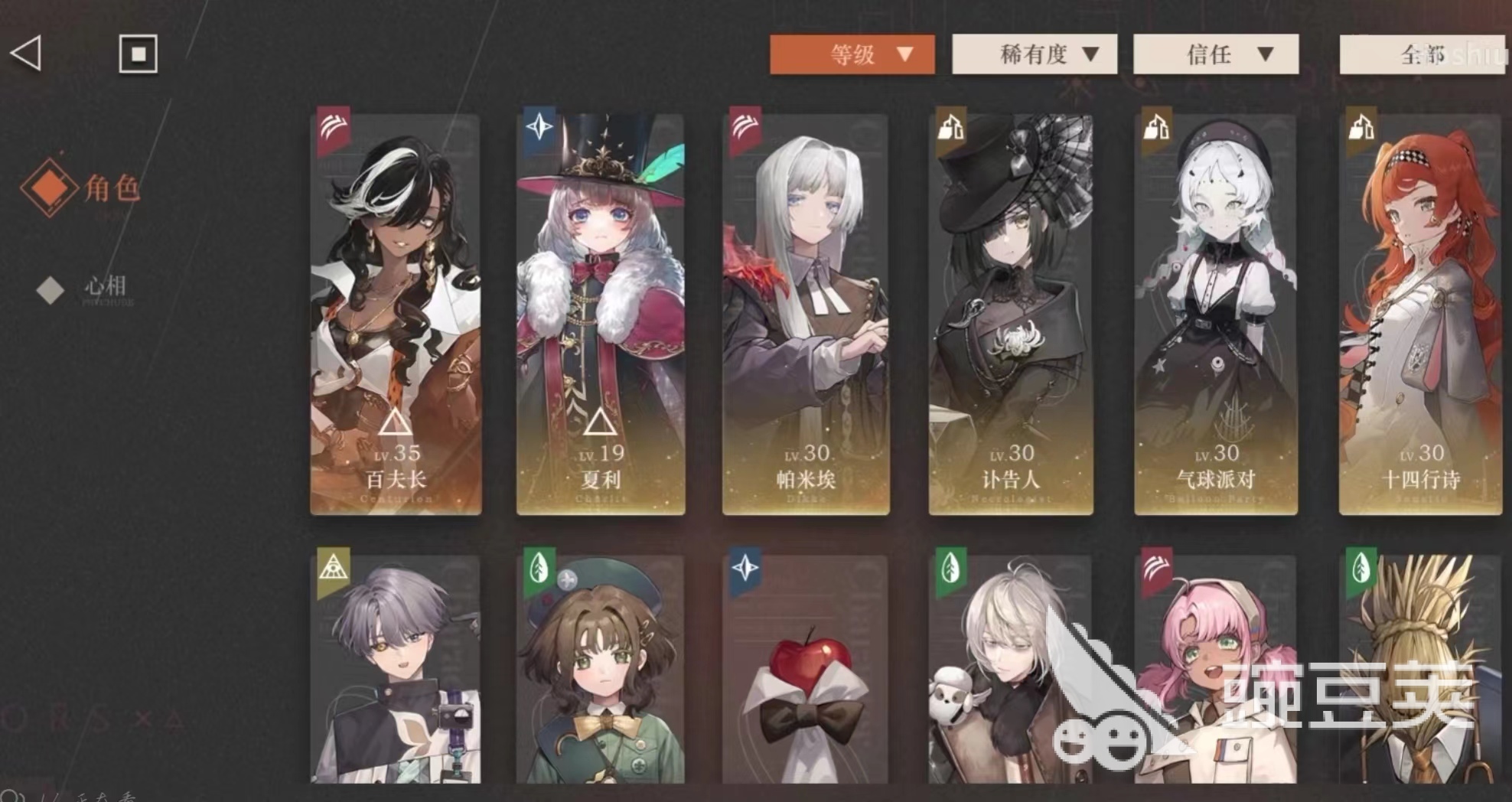Click the square home icon button
Image resolution: width=1512 pixels, height=802 pixels.
click(138, 54)
